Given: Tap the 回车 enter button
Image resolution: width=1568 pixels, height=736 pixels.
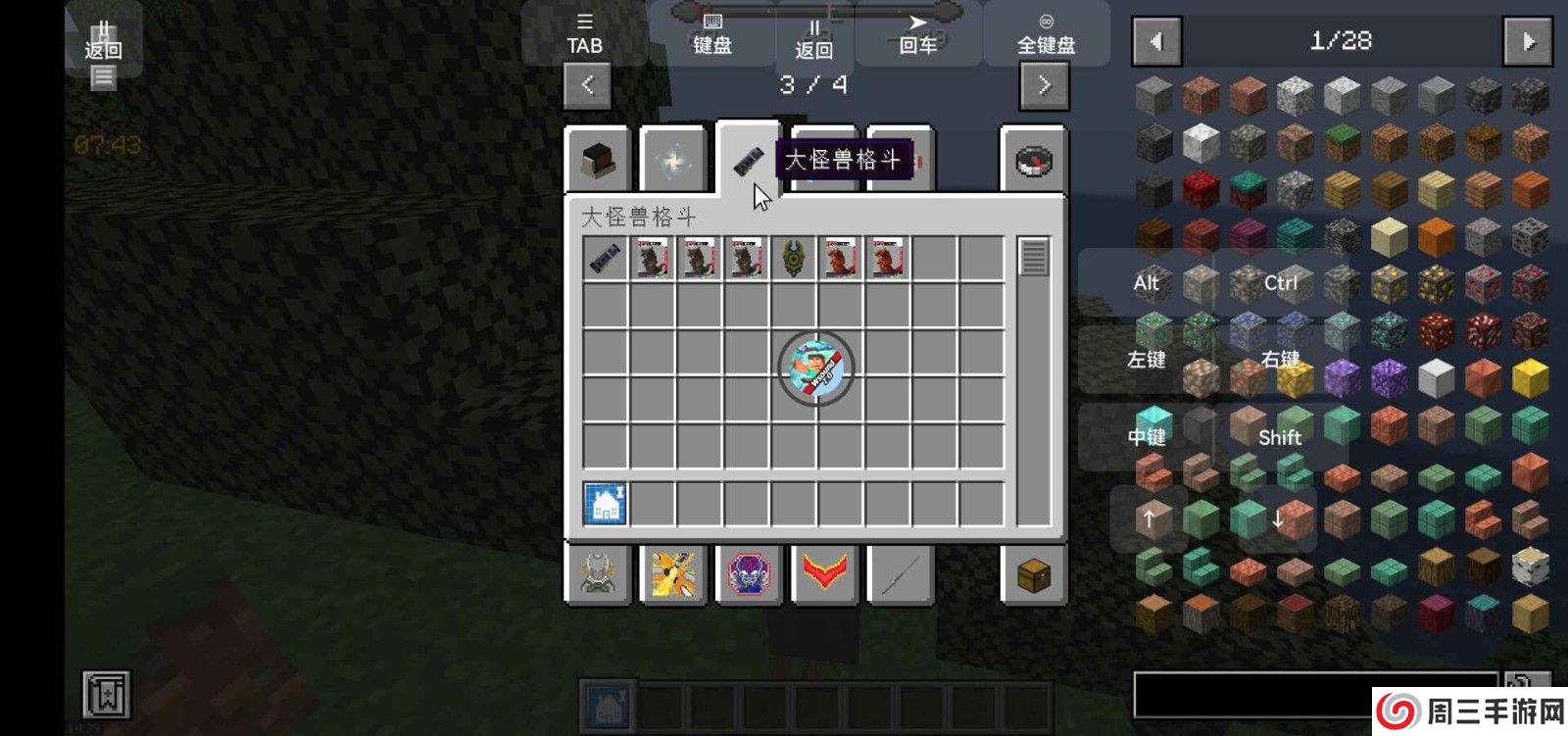Looking at the screenshot, I should point(918,34).
